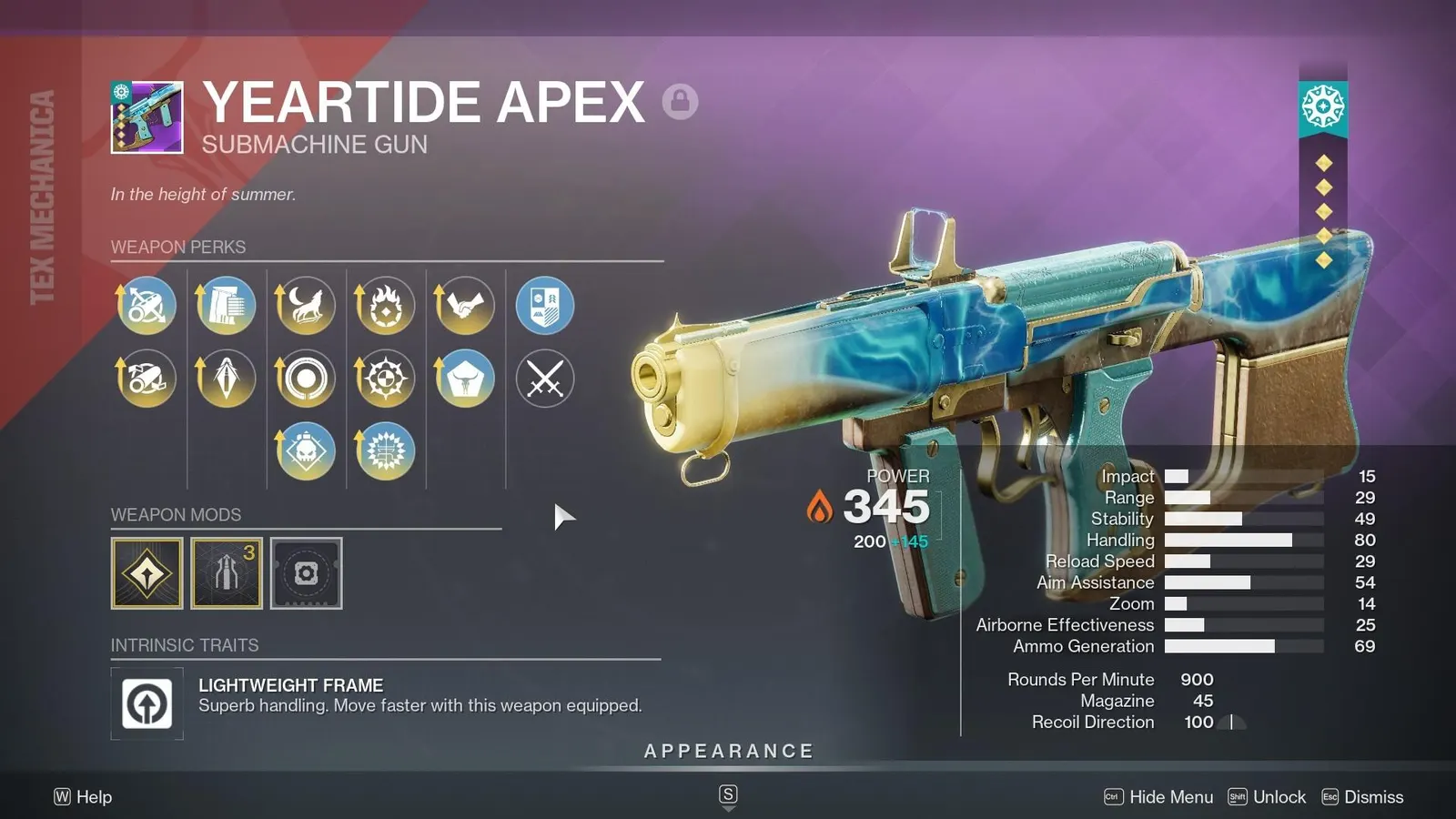This screenshot has height=819, width=1456.
Task: Choose the howling wolf perk
Action: tap(305, 306)
